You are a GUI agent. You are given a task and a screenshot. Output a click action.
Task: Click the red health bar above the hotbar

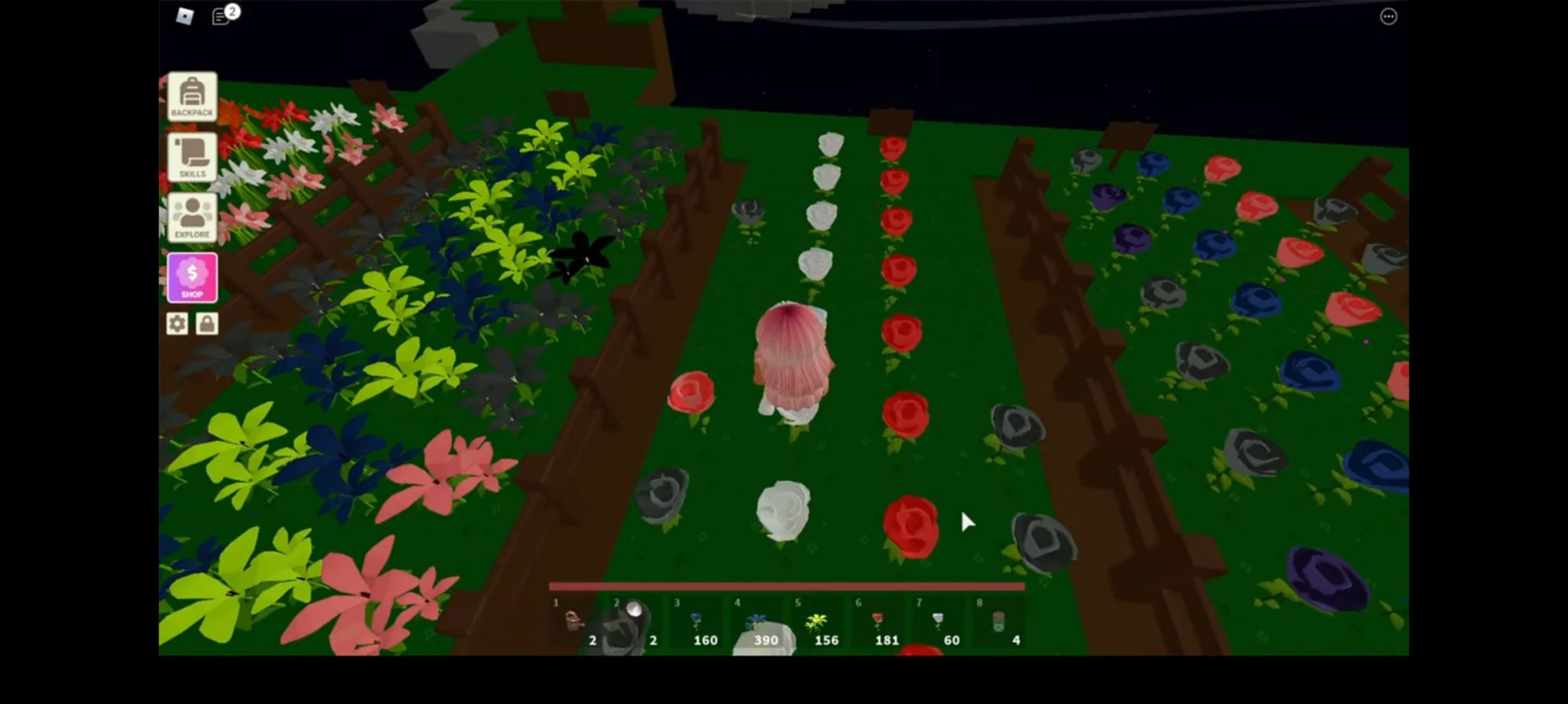(787, 585)
